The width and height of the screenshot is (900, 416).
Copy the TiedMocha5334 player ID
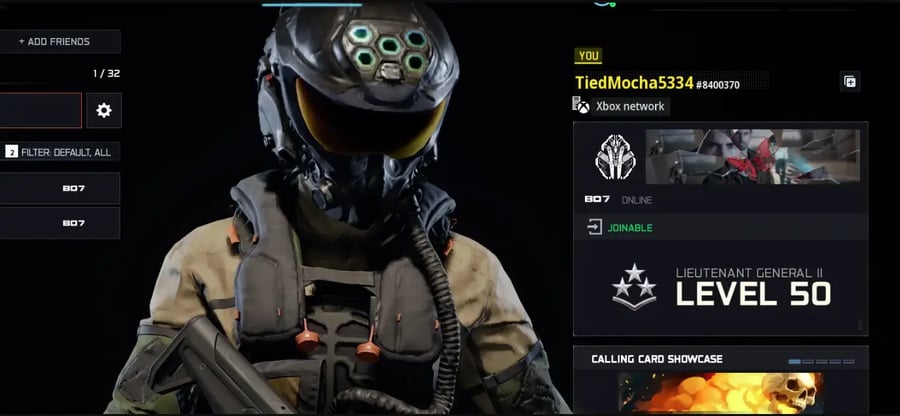point(849,82)
